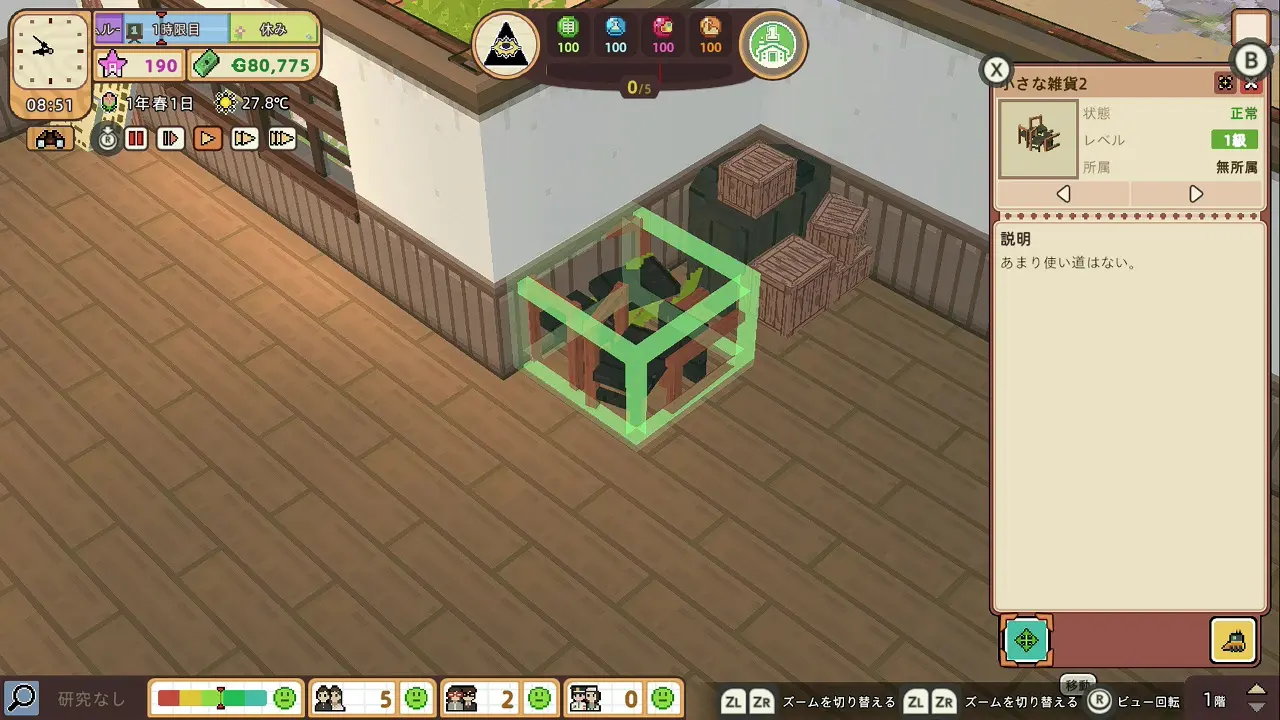Click the pyramid eye emblem icon
1280x720 pixels.
point(506,45)
